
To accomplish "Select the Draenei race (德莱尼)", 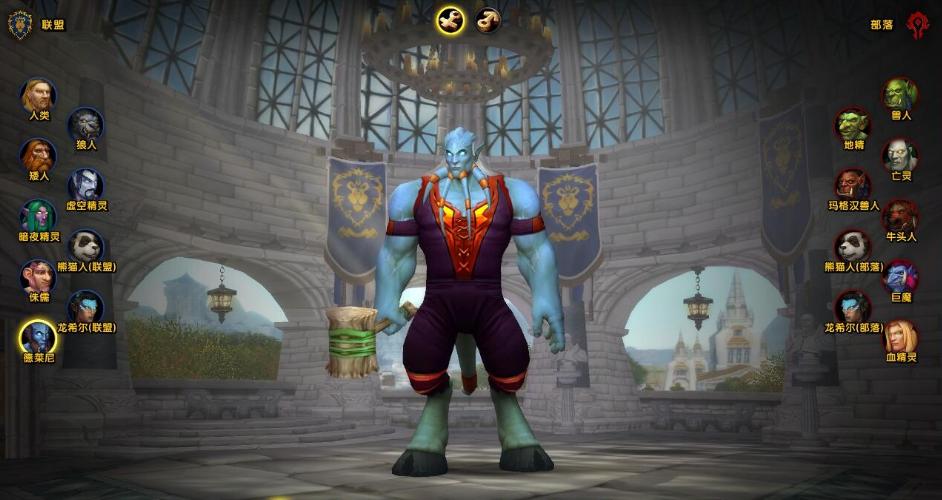I will pyautogui.click(x=38, y=338).
